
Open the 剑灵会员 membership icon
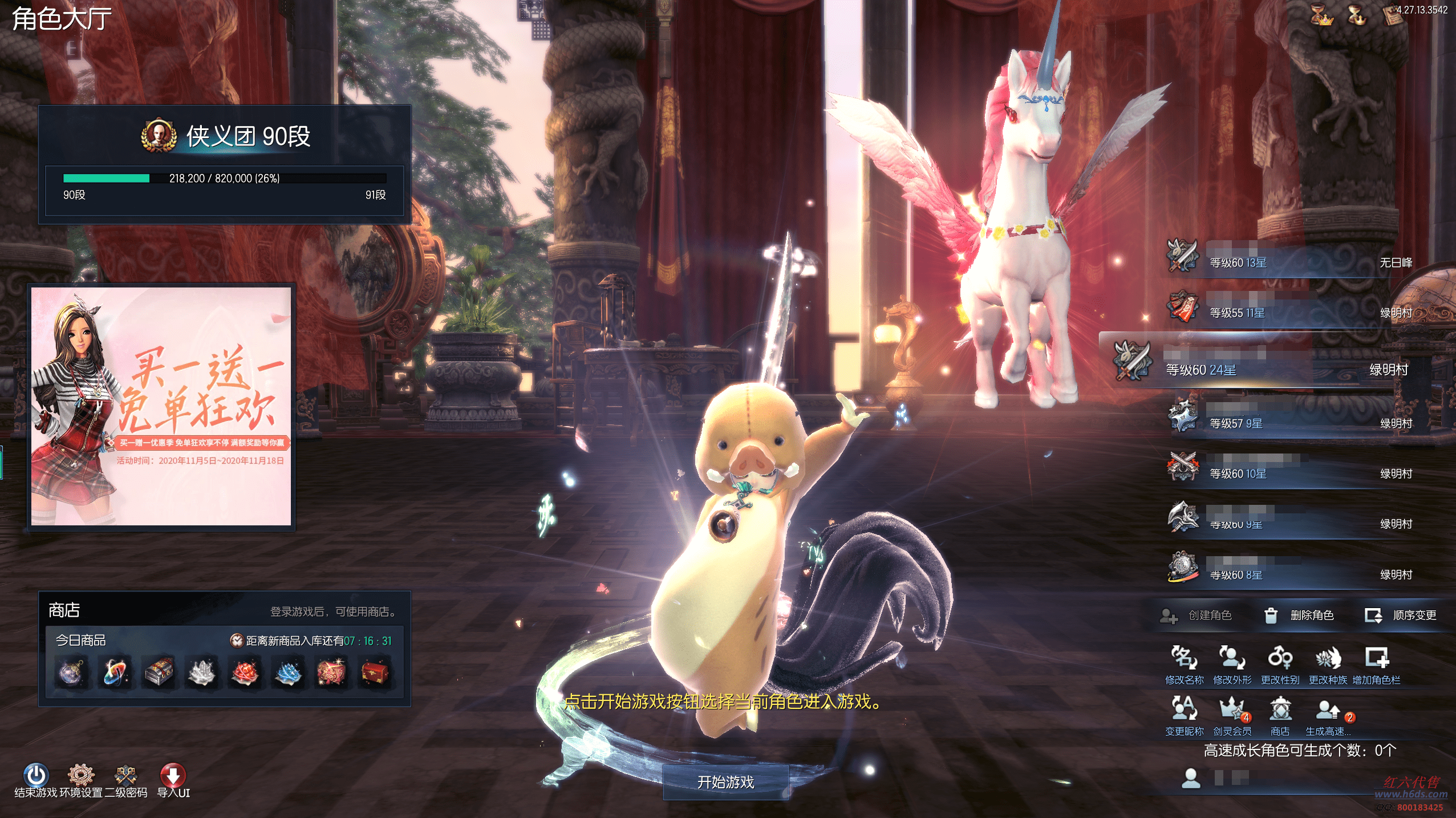click(x=1232, y=716)
